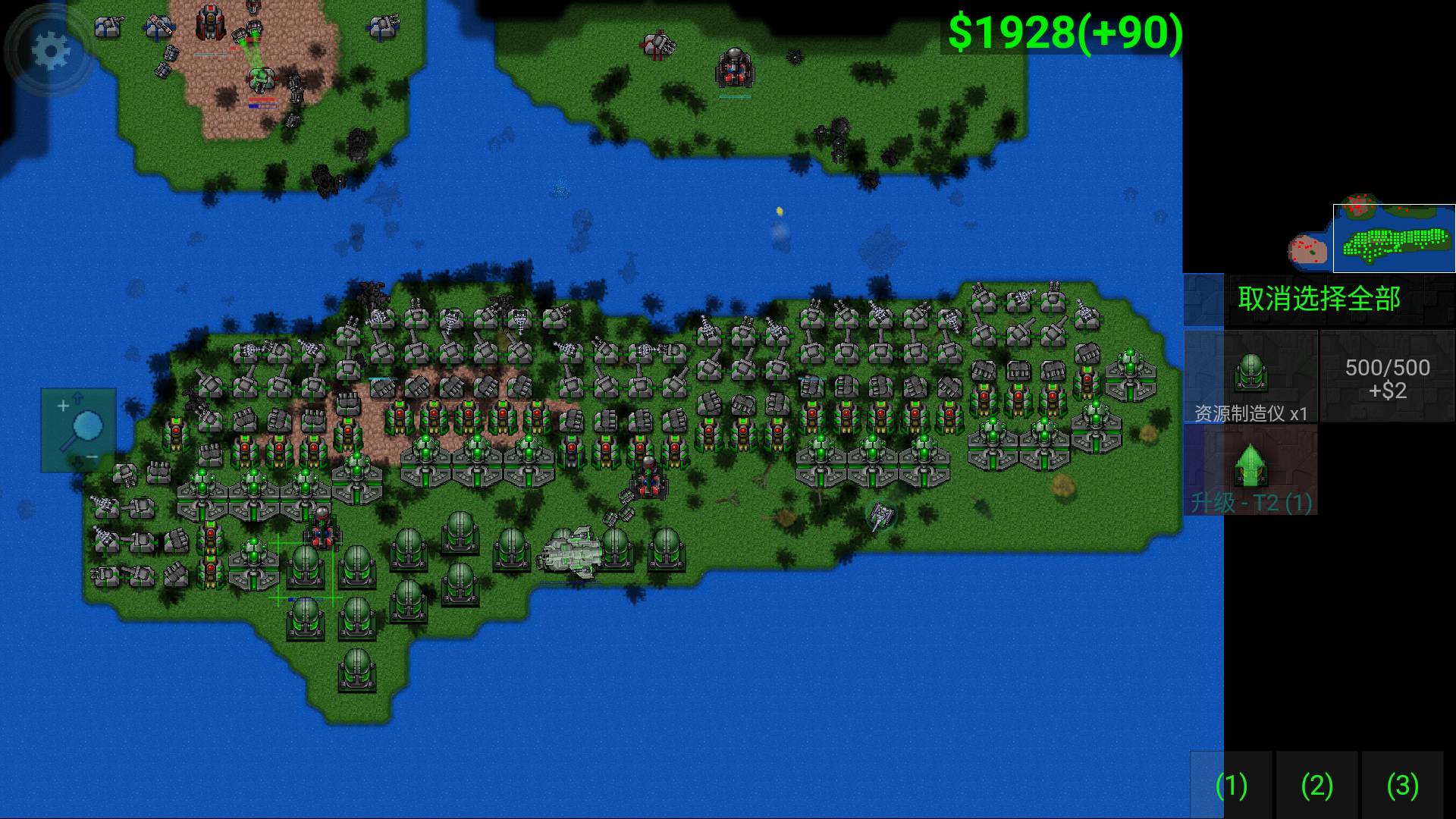1456x819 pixels.
Task: Select control group (3)
Action: click(1402, 785)
